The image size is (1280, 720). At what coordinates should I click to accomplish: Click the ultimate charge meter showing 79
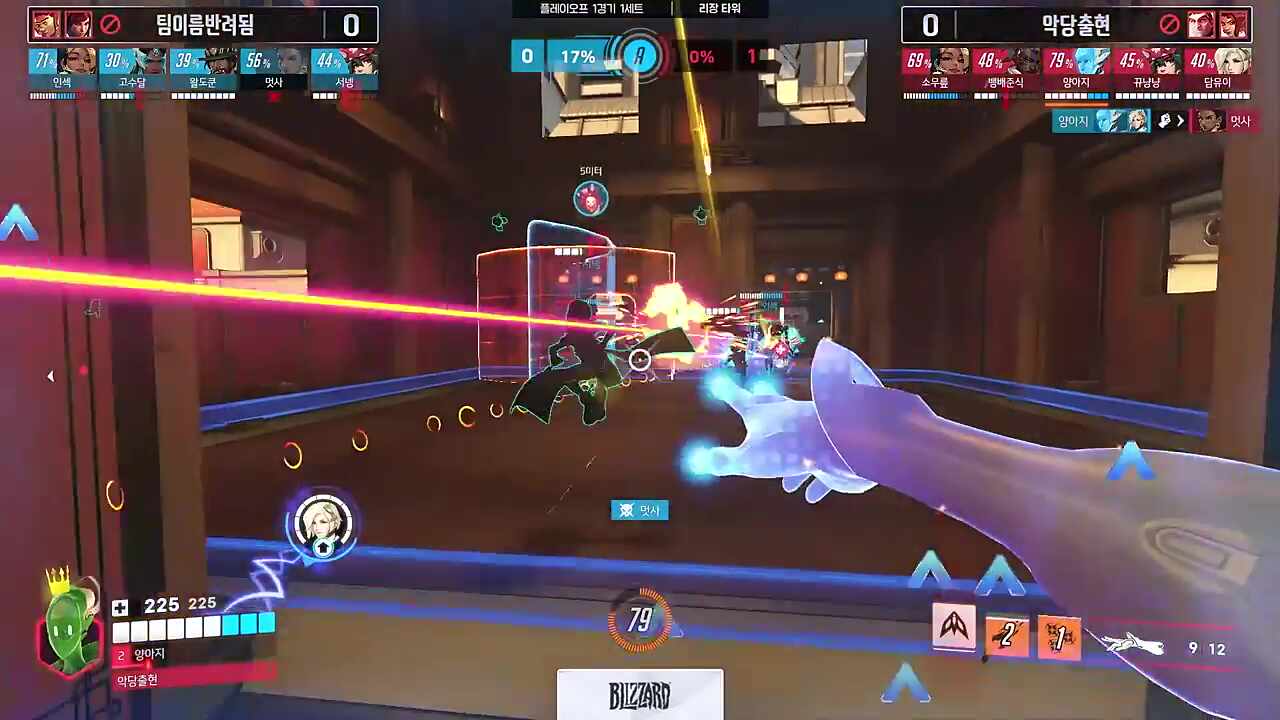[x=640, y=621]
